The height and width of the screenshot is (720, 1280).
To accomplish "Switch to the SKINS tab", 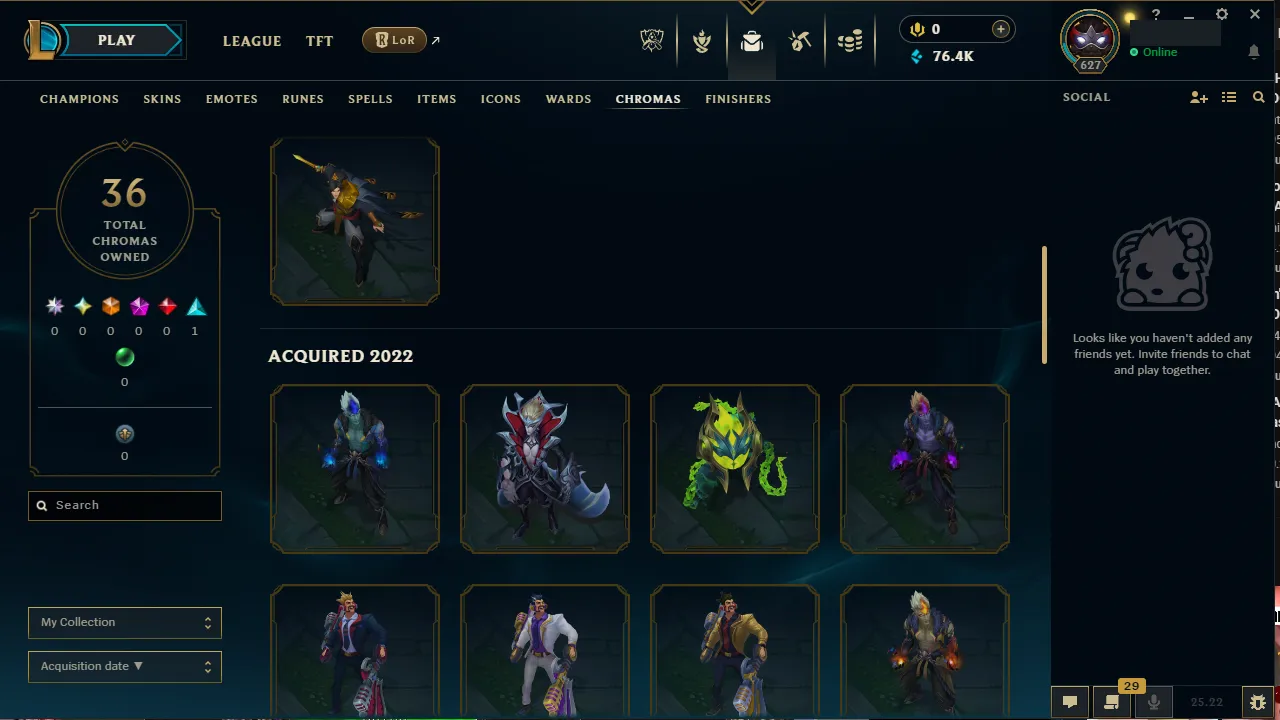I will tap(162, 99).
